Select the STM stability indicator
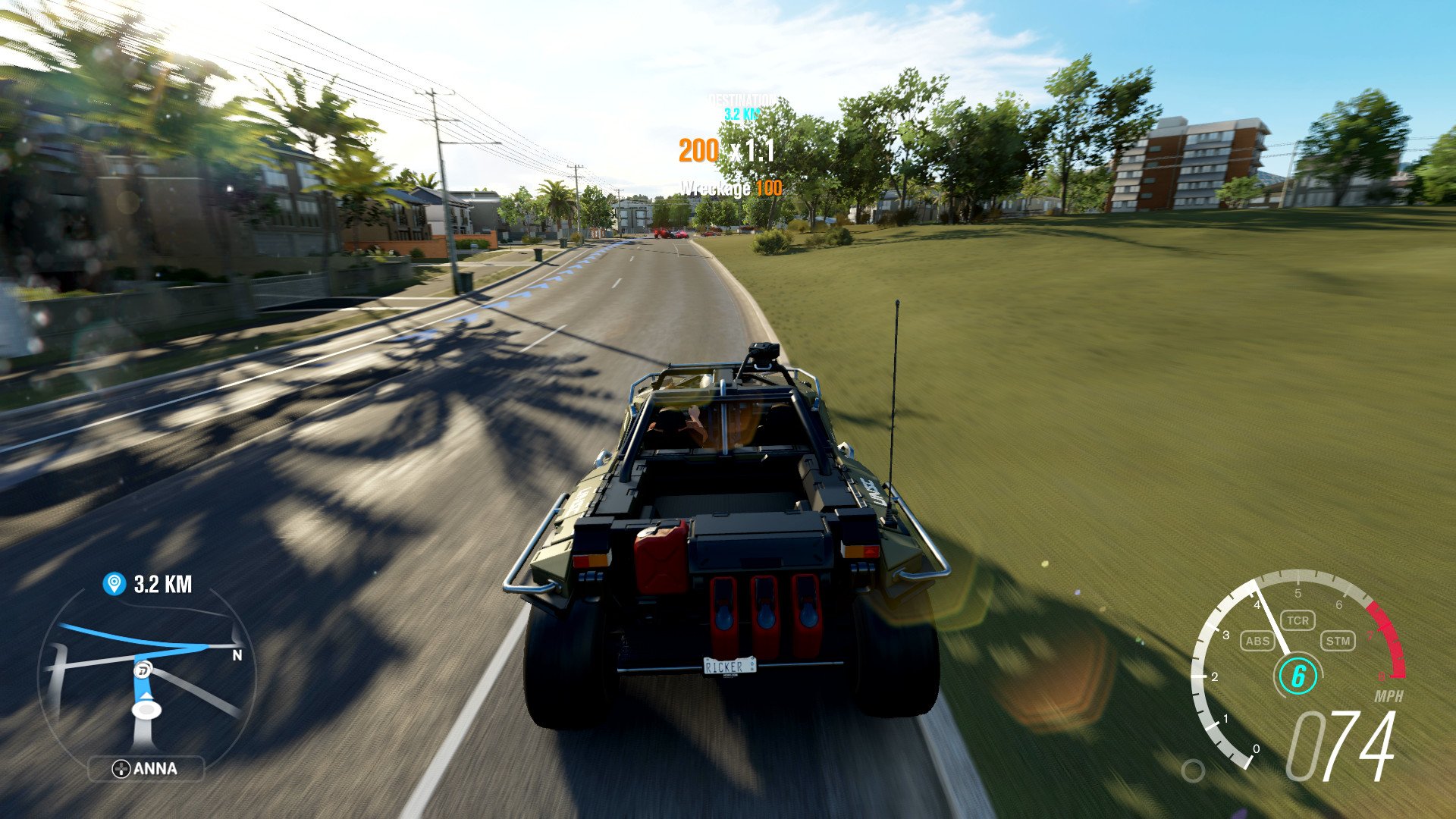The image size is (1456, 819). tap(1338, 641)
